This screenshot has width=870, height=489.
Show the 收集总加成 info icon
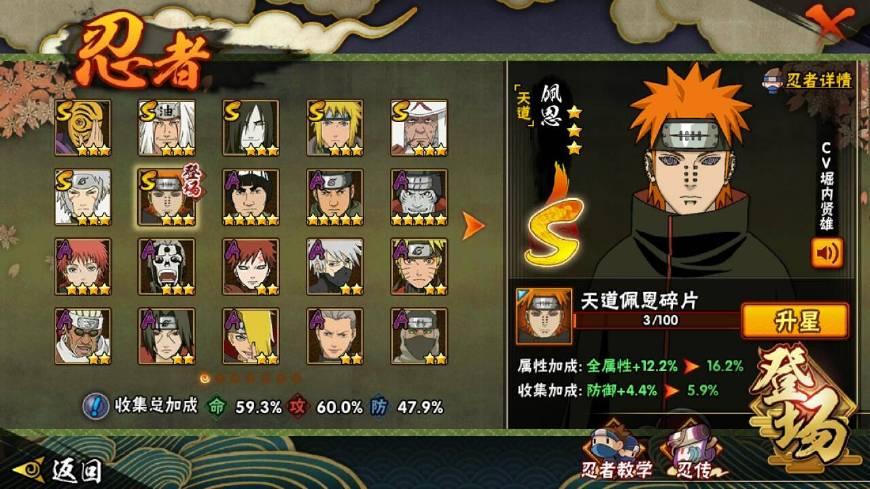(x=95, y=406)
